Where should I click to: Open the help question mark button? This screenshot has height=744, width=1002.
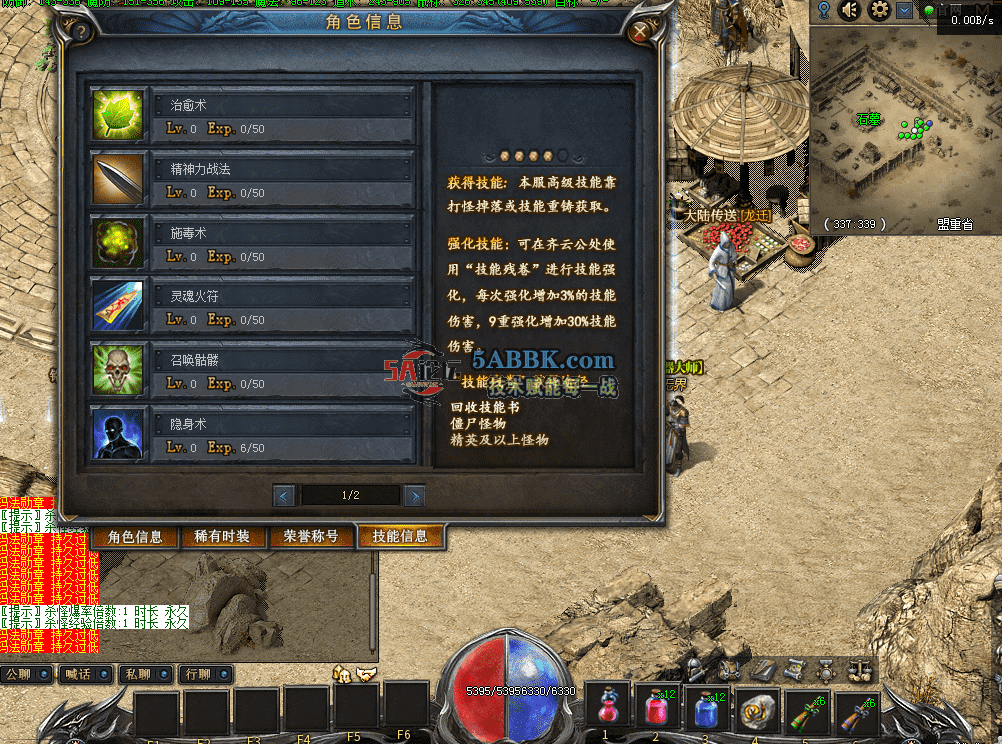tap(82, 32)
